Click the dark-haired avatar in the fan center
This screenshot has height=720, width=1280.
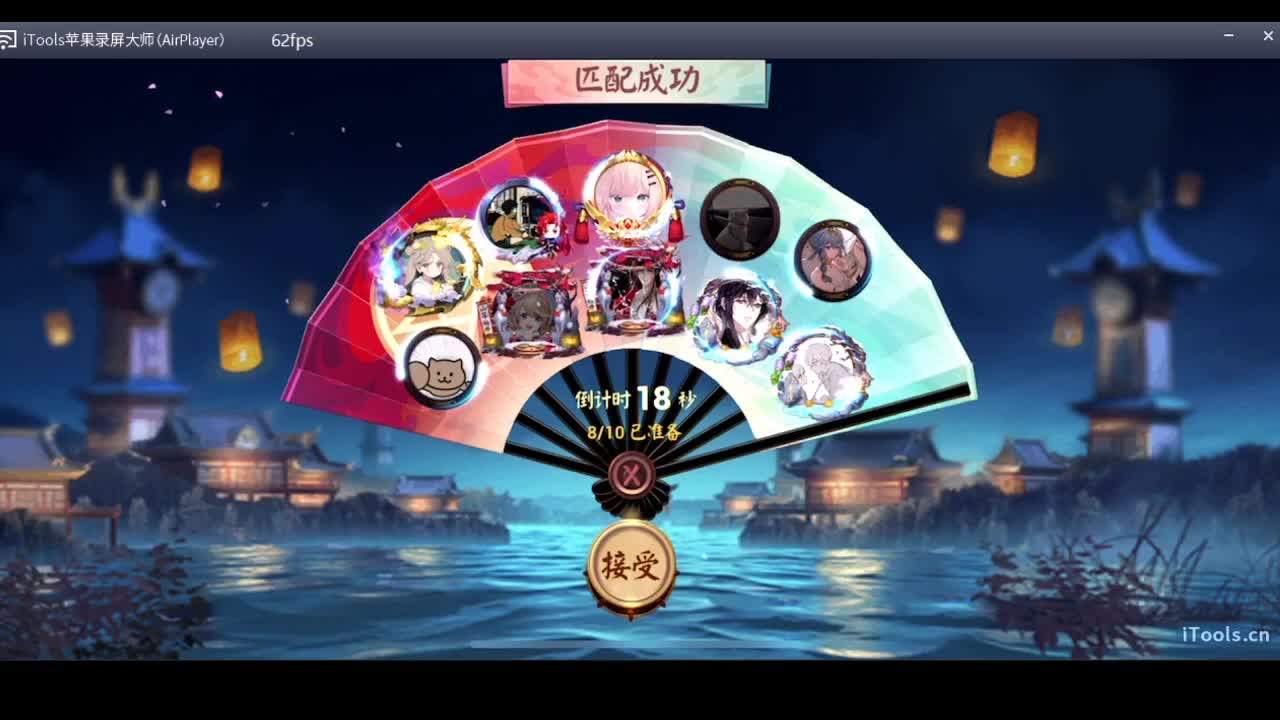637,293
